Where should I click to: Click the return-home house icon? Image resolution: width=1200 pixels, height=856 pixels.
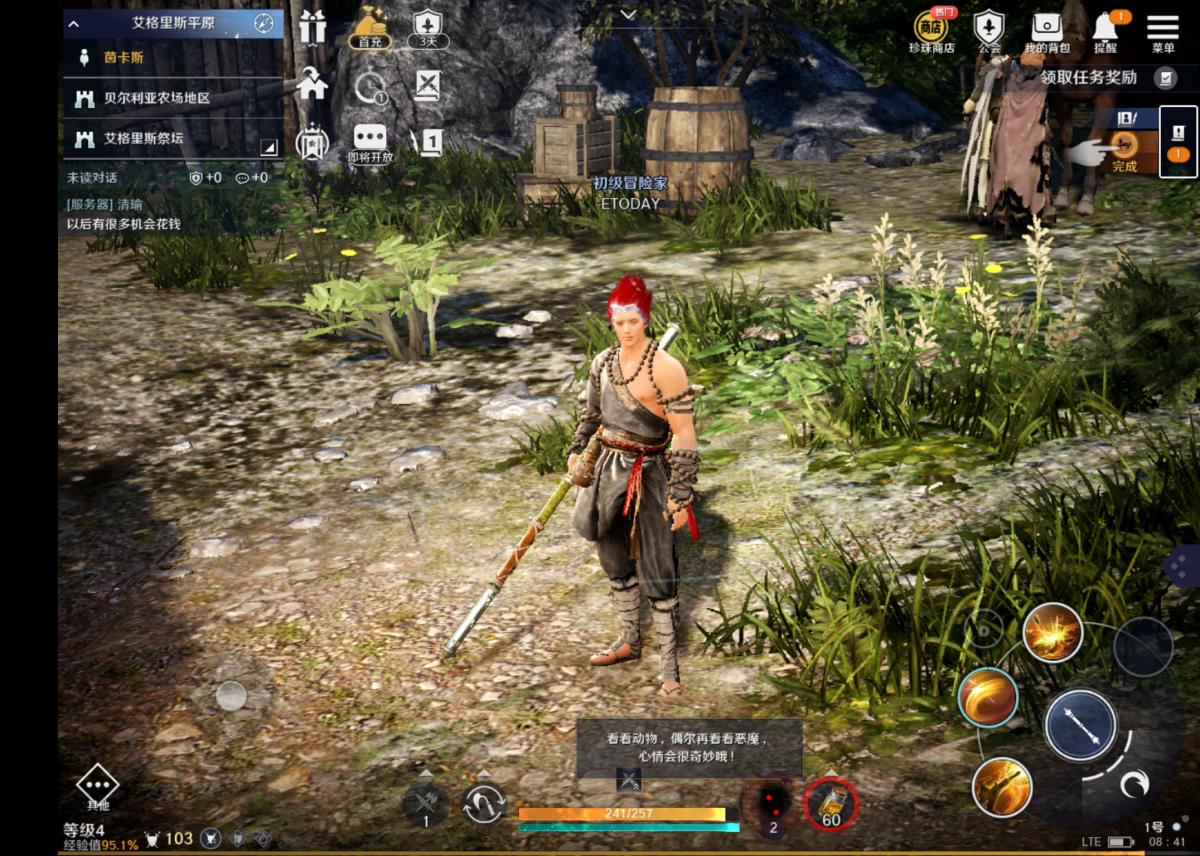tap(312, 84)
